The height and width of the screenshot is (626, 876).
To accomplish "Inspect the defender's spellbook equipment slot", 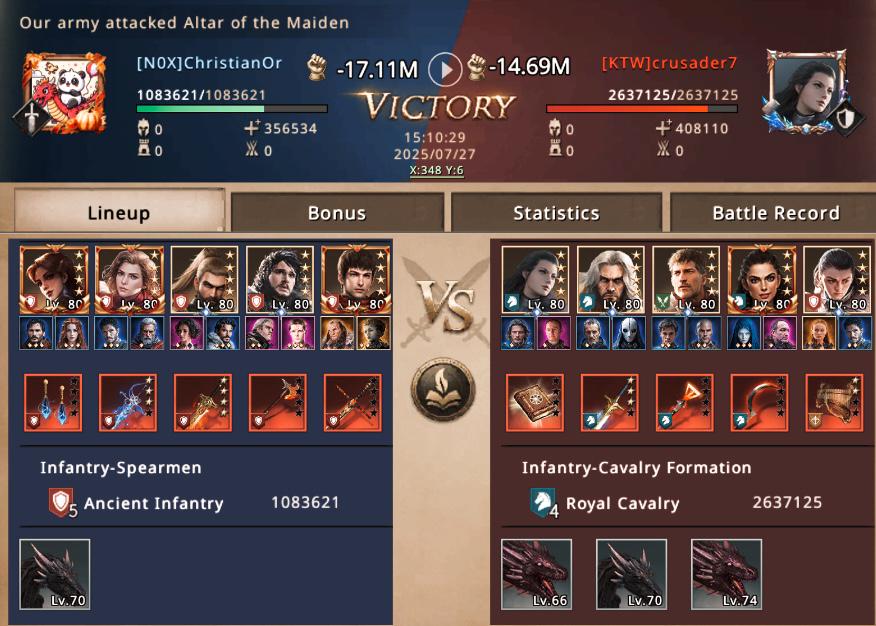I will point(534,402).
